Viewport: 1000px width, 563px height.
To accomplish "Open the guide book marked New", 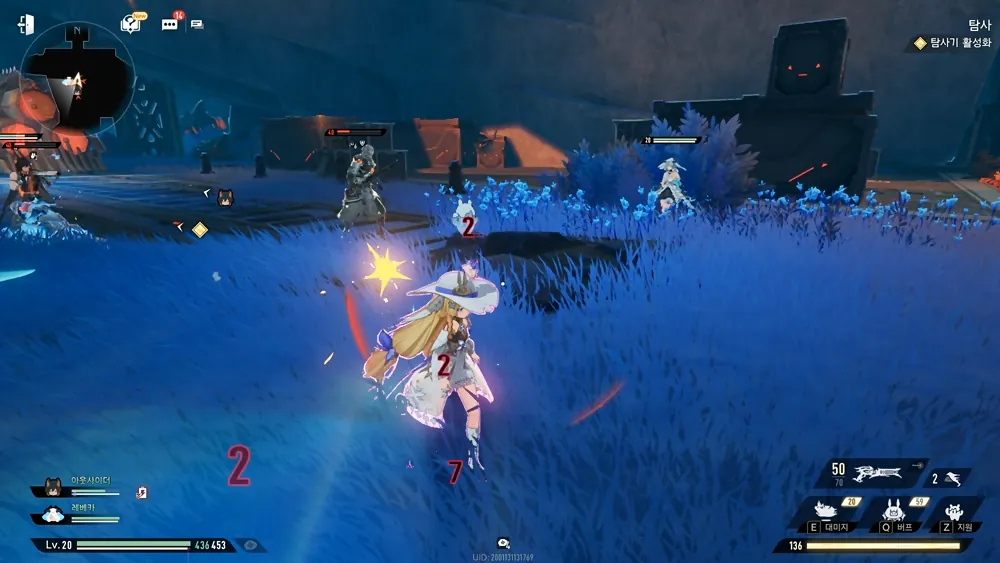I will [x=130, y=23].
